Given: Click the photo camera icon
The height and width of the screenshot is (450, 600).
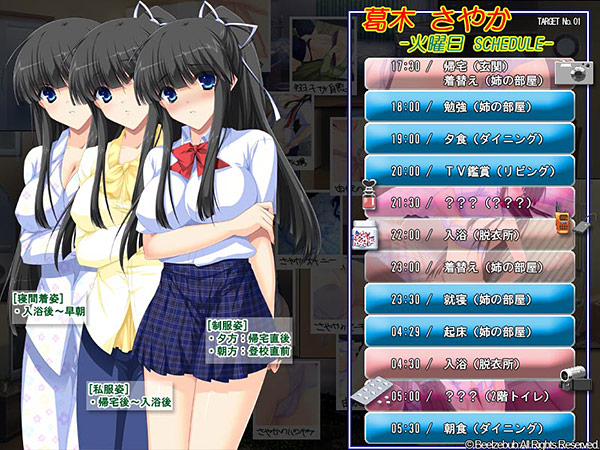Looking at the screenshot, I should (573, 69).
